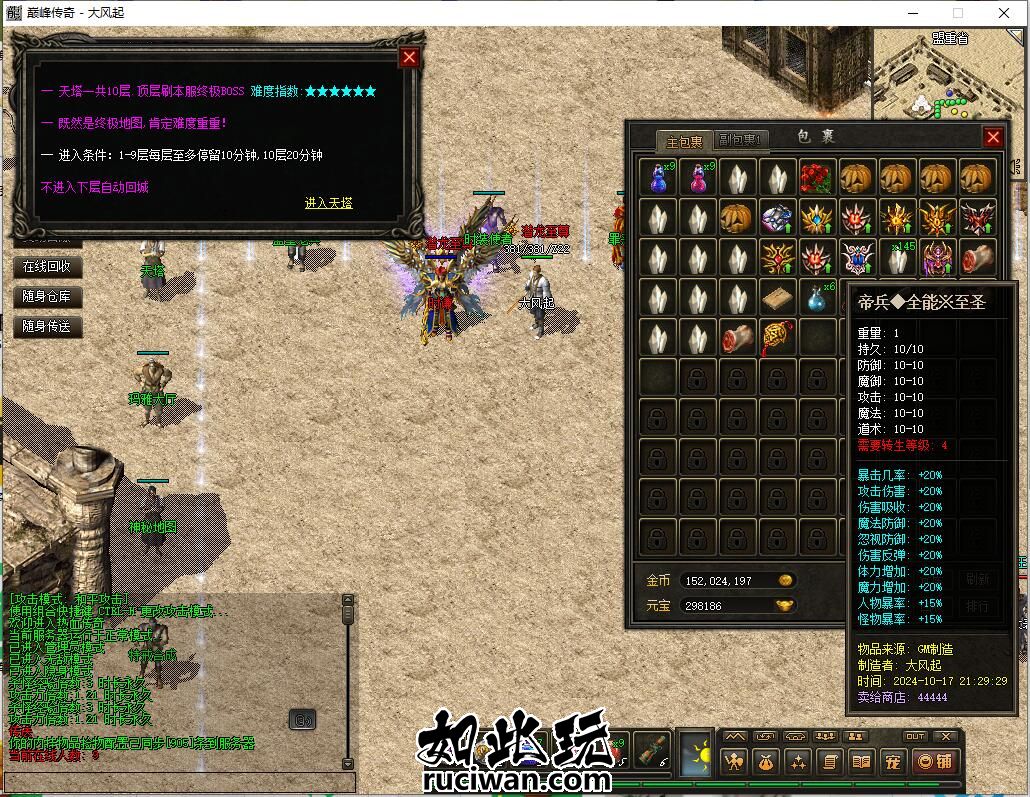Close the game window from title bar

pyautogui.click(x=1004, y=13)
